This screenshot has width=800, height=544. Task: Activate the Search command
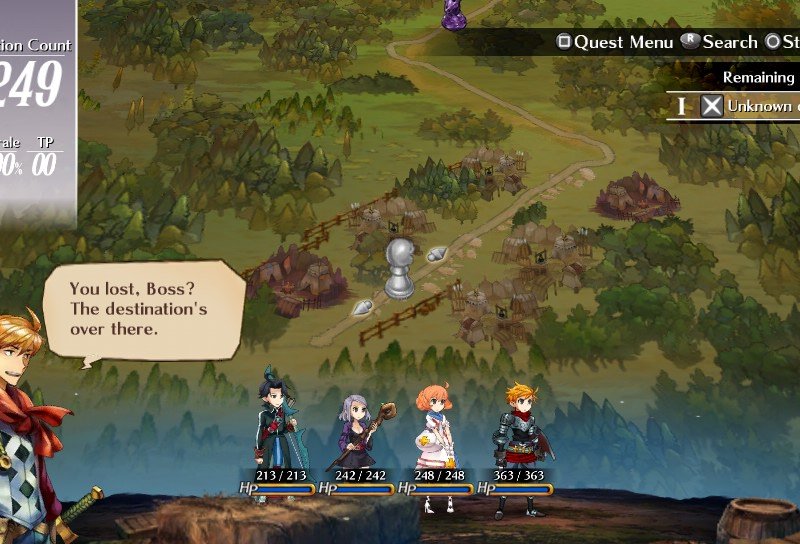click(720, 42)
